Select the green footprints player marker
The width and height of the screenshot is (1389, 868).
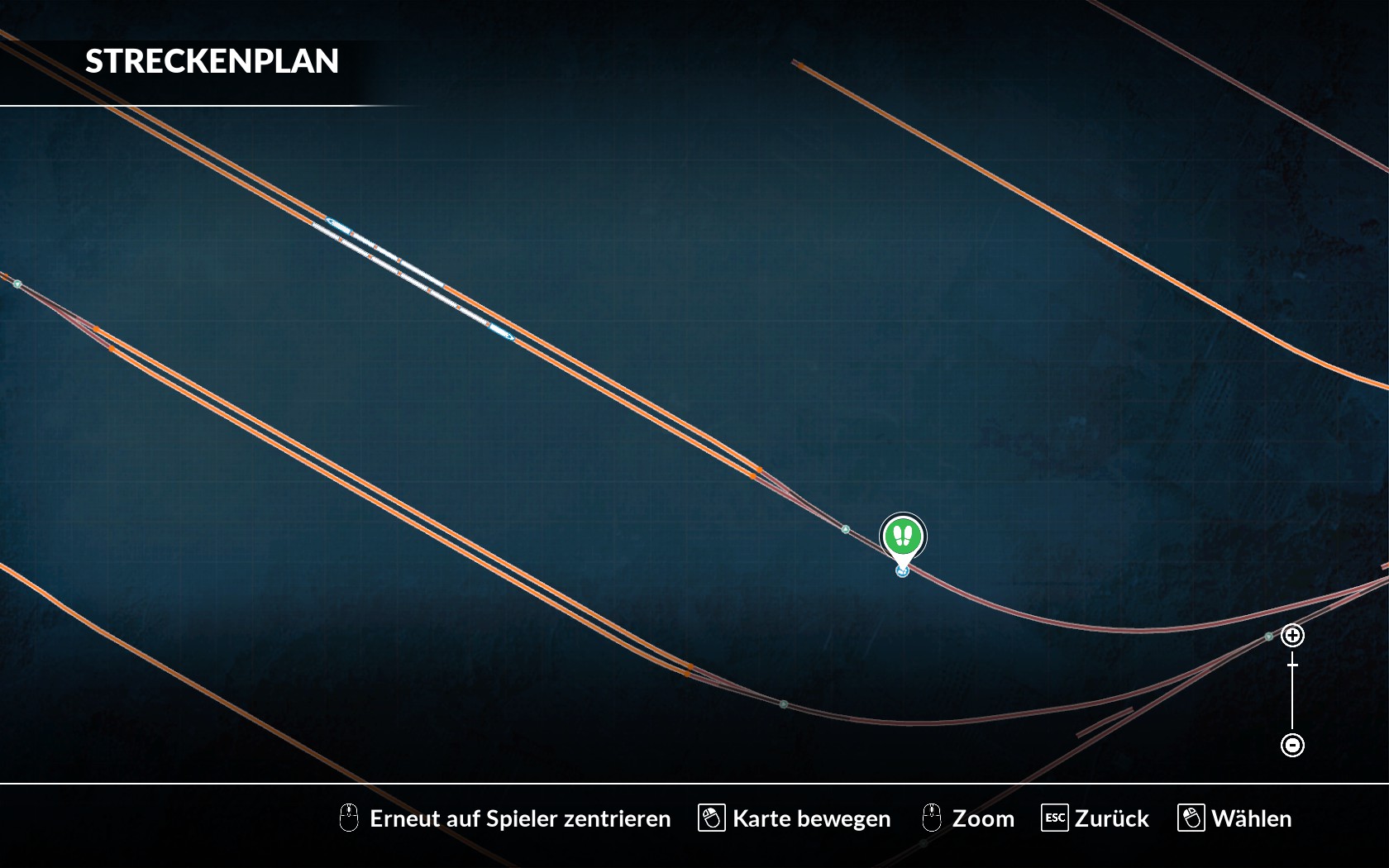[903, 537]
